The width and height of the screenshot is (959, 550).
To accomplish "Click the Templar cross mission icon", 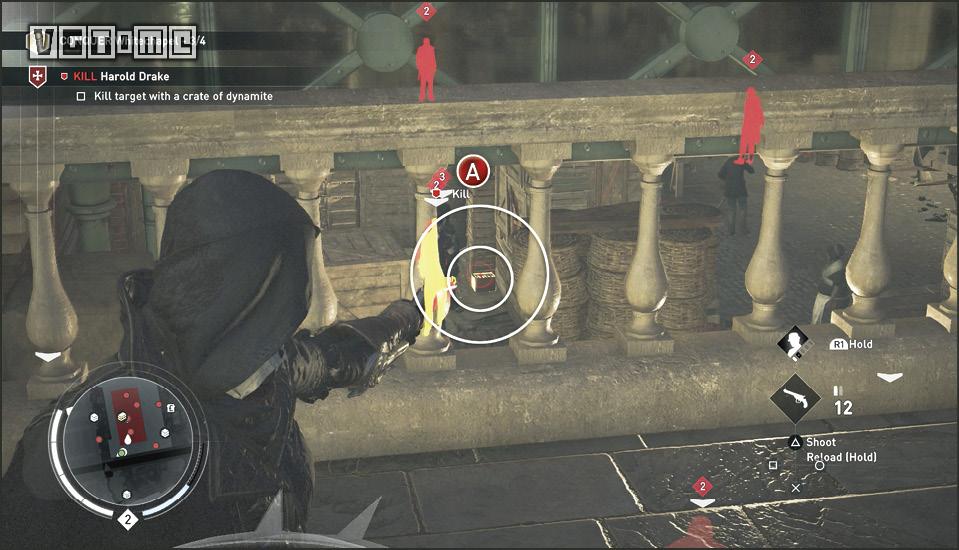I will coord(38,76).
